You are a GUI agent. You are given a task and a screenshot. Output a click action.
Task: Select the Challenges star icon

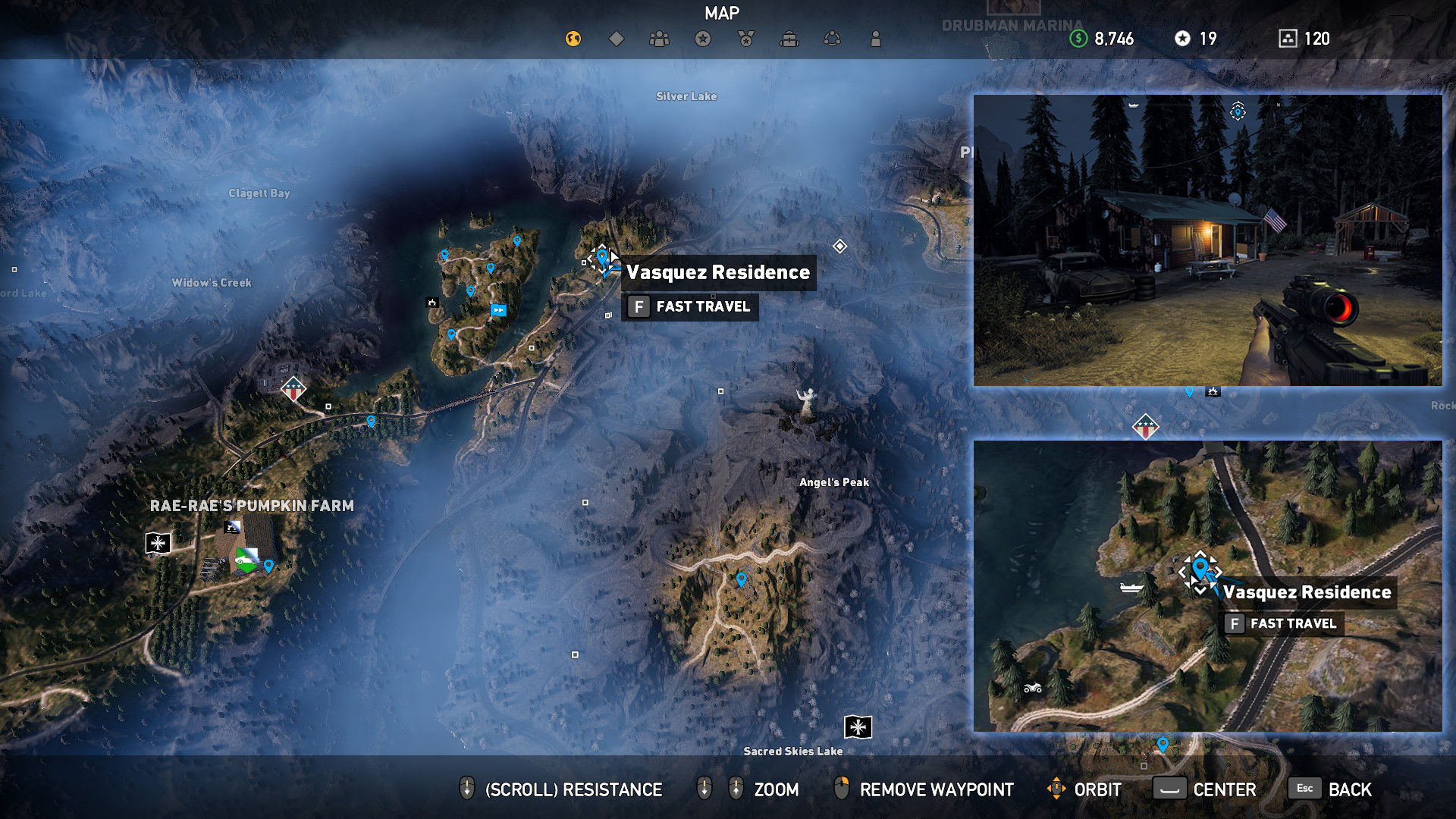click(702, 36)
